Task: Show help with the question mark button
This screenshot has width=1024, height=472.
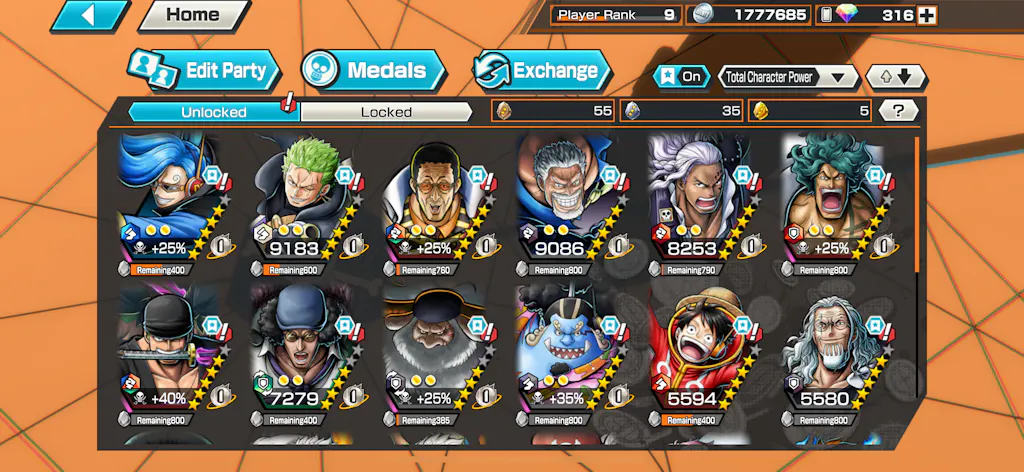Action: [x=898, y=111]
